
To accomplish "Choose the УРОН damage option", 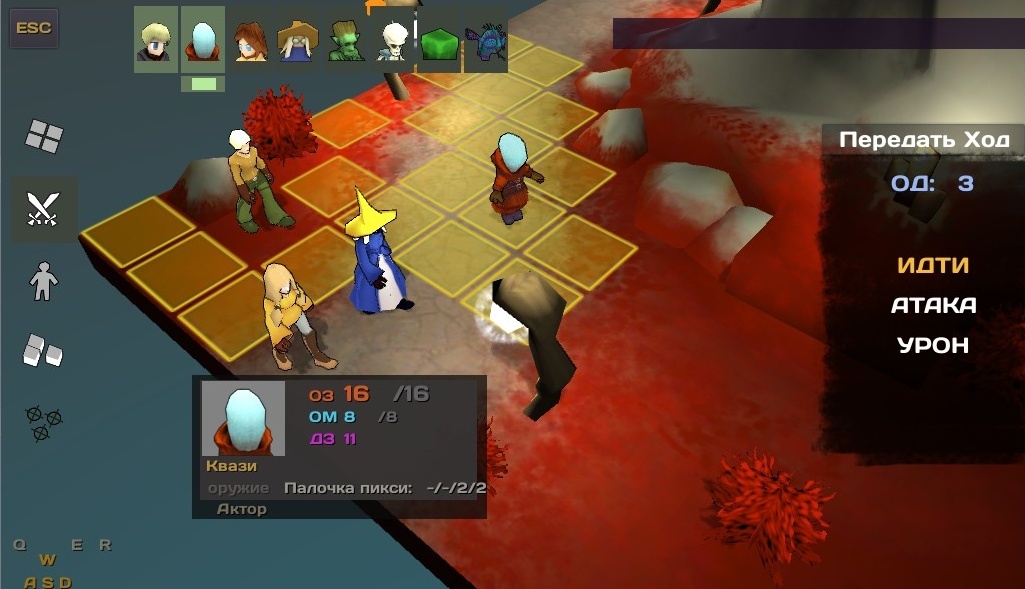I will [x=933, y=345].
